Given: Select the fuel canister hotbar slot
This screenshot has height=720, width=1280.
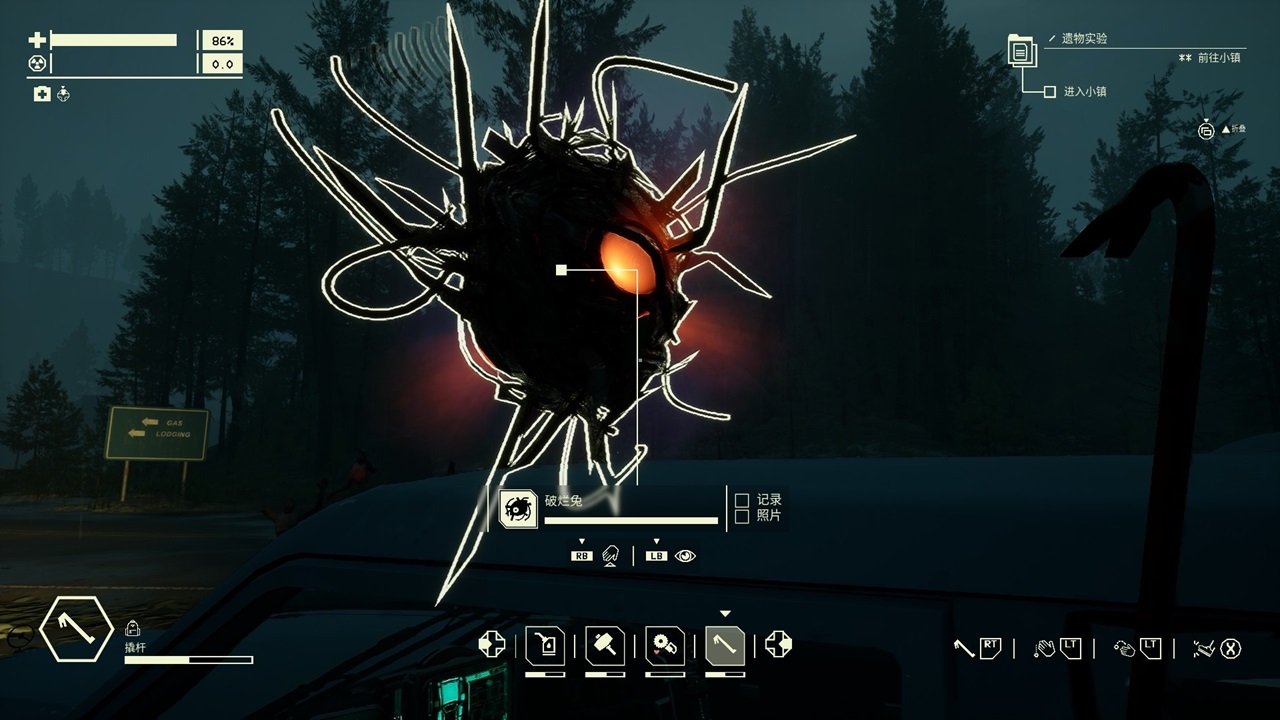Looking at the screenshot, I should pos(545,645).
